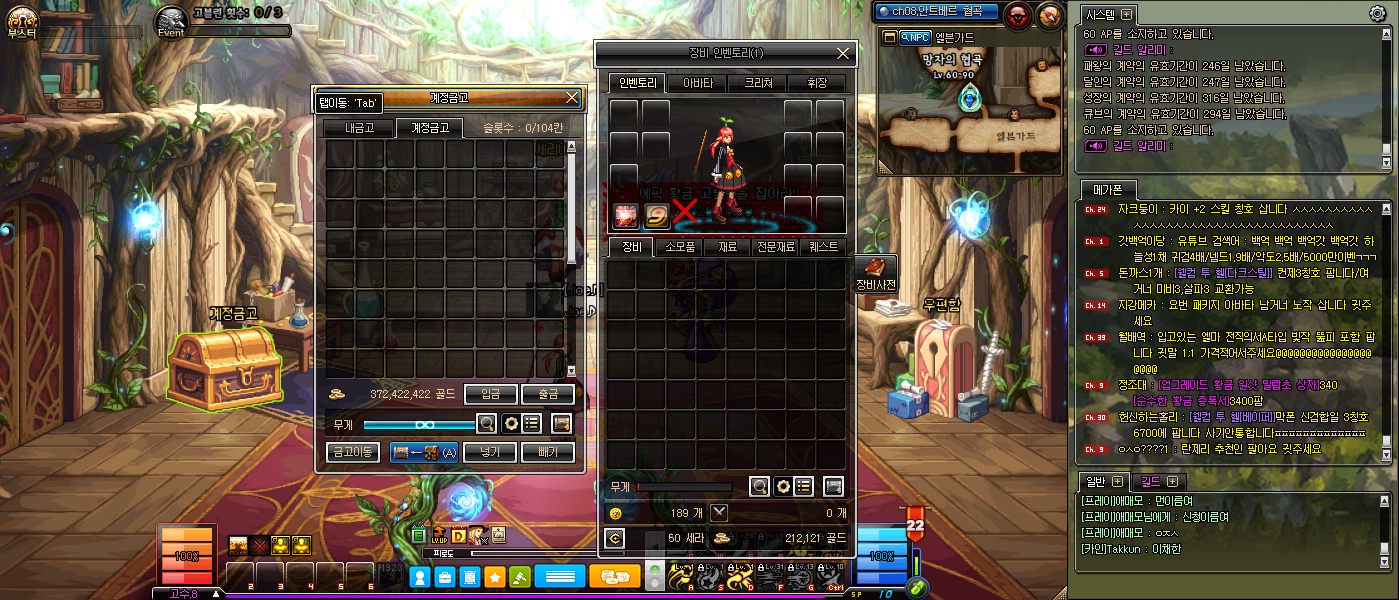Click the 빼기 take-out button

point(548,452)
